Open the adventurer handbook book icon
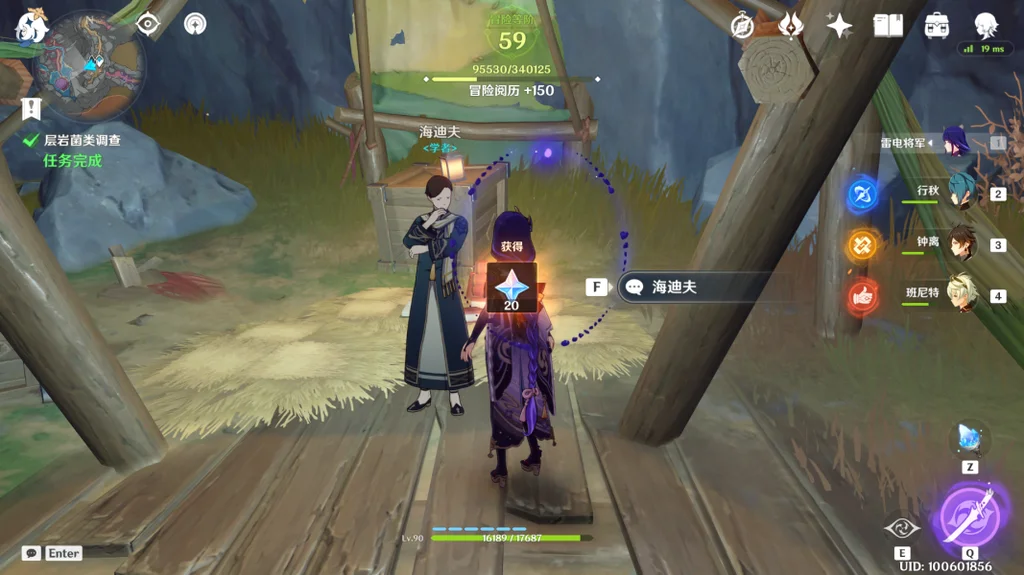1024x575 pixels. pos(888,26)
